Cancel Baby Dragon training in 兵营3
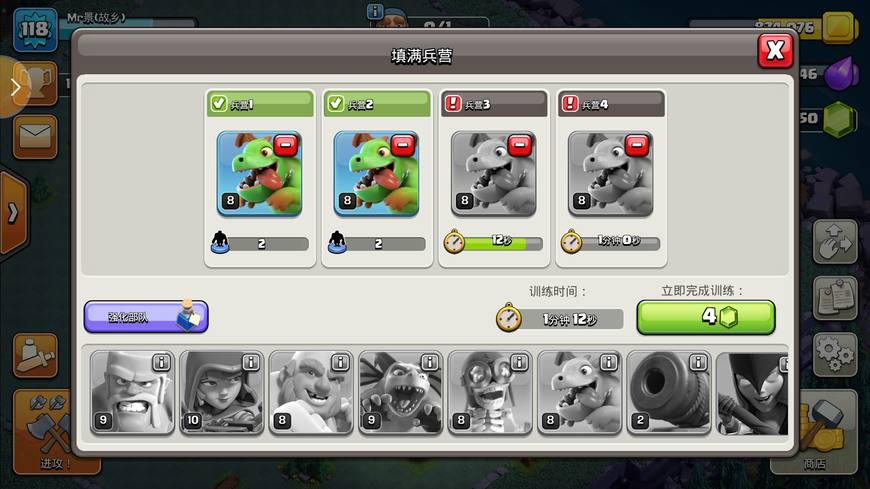 520,145
